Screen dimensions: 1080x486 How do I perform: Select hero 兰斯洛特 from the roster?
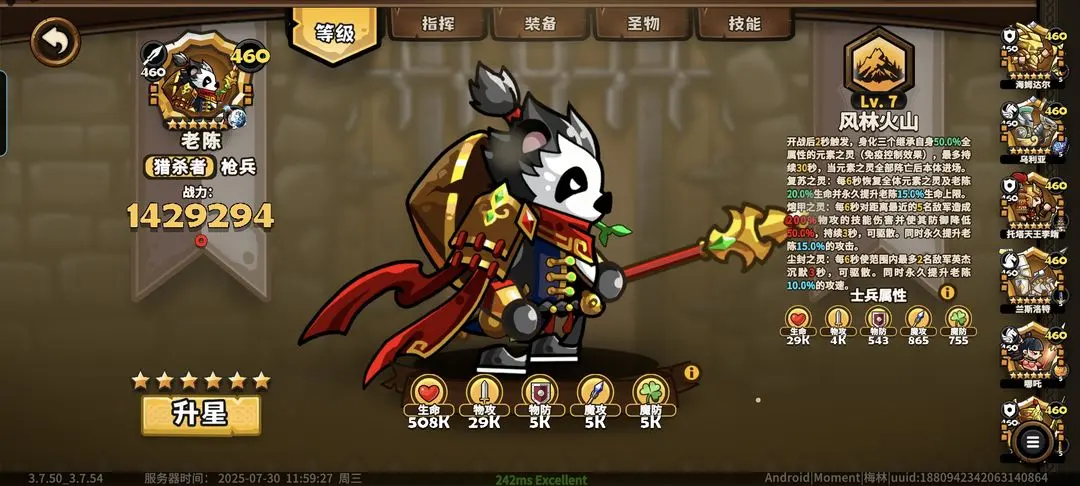point(1034,280)
